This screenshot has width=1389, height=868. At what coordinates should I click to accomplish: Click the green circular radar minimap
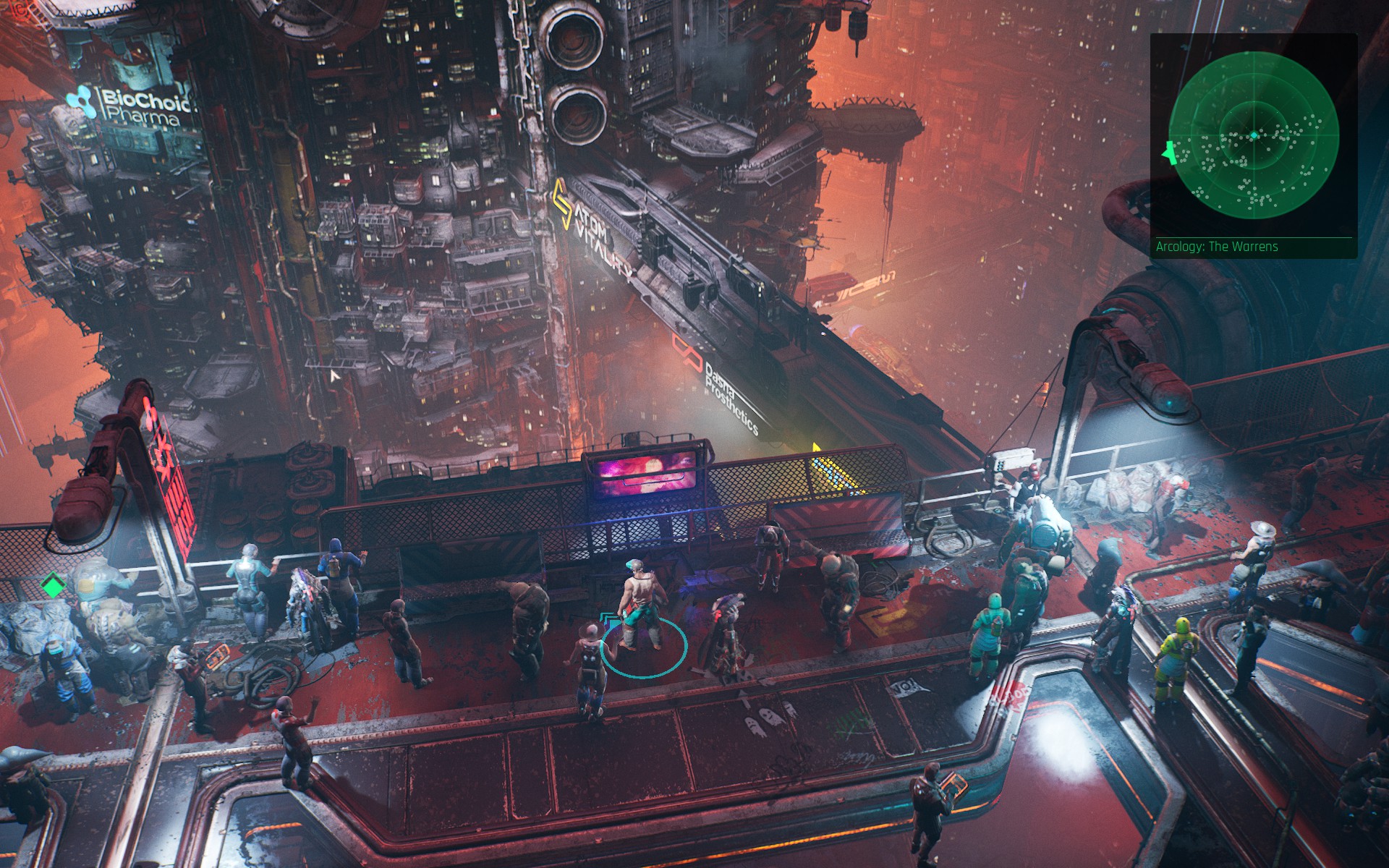click(x=1254, y=136)
